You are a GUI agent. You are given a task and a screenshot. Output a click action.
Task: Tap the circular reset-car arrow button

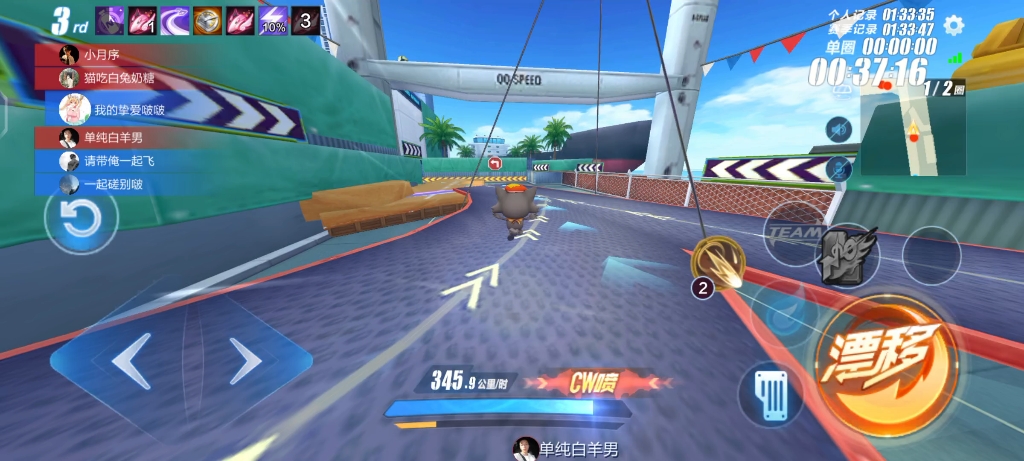click(x=80, y=220)
